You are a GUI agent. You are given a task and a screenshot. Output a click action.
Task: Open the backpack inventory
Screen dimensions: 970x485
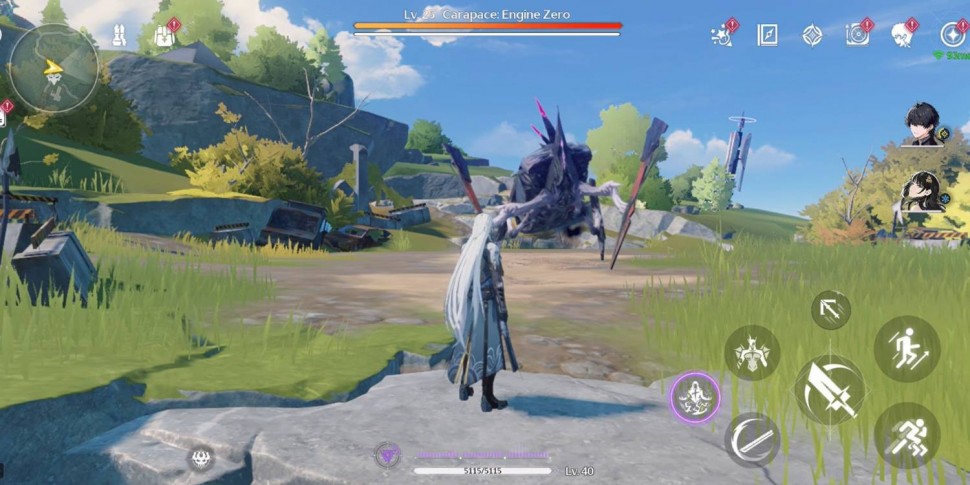(163, 36)
